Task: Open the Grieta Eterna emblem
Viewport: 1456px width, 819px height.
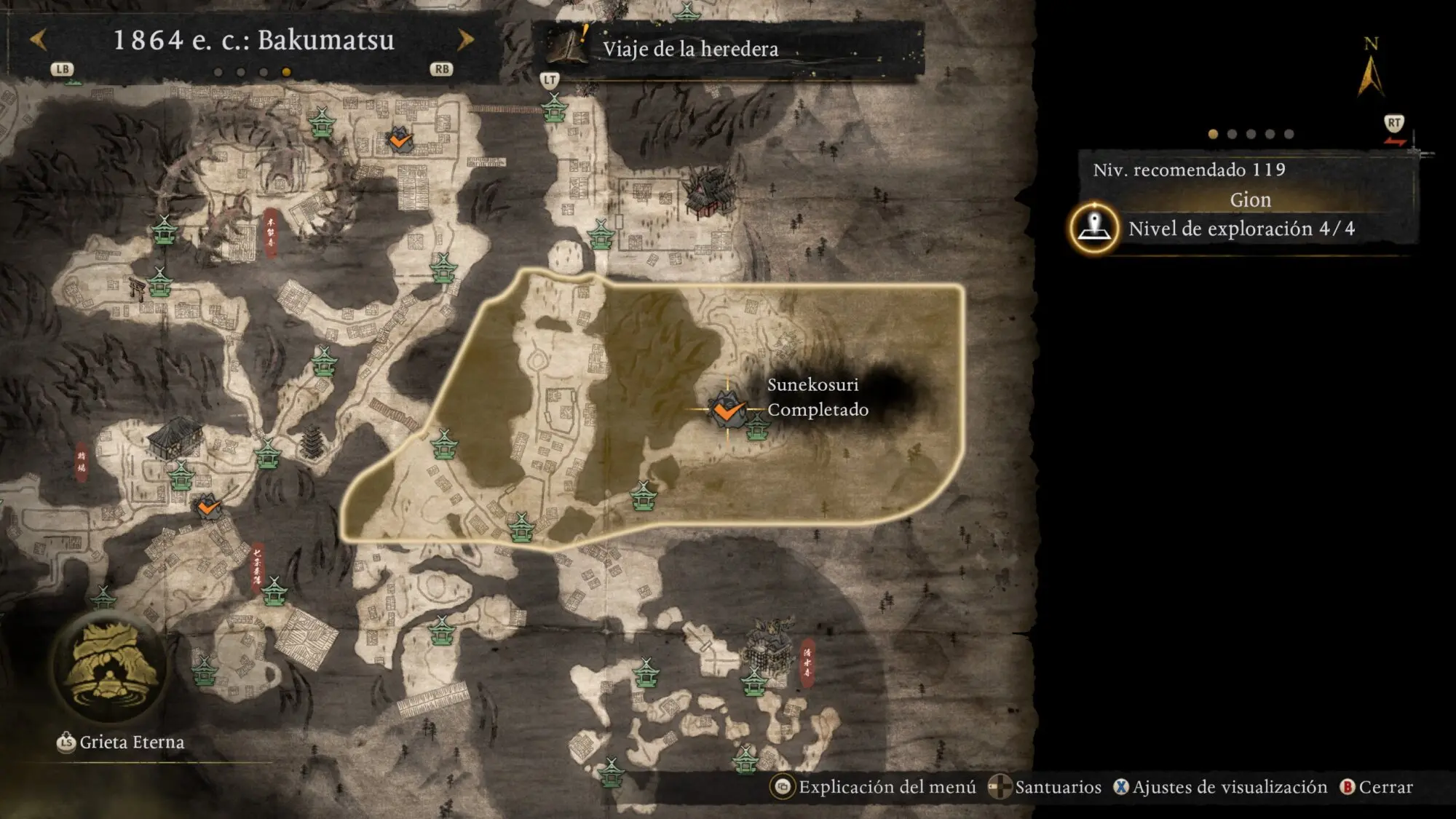Action: (109, 668)
